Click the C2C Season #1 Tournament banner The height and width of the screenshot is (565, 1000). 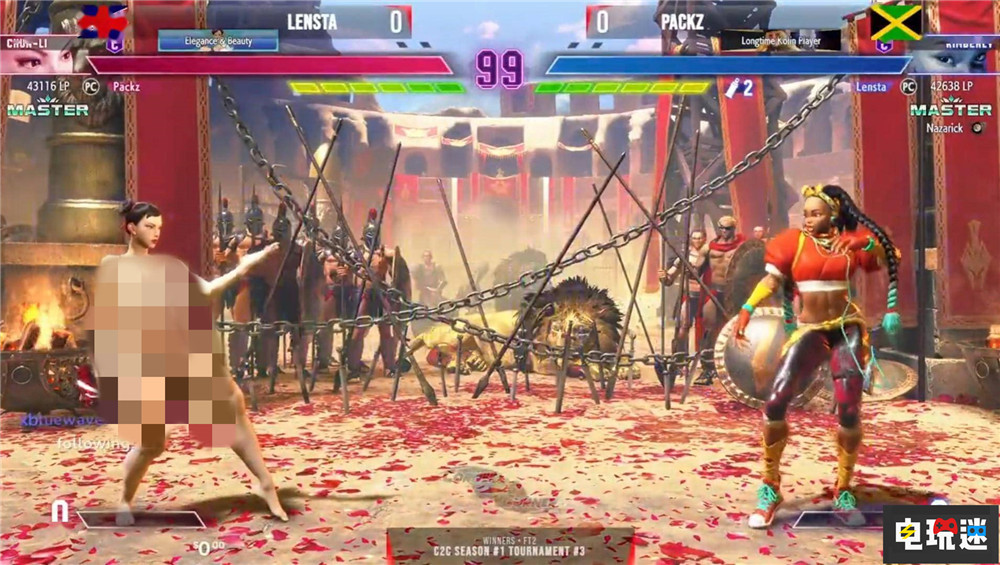click(x=510, y=547)
